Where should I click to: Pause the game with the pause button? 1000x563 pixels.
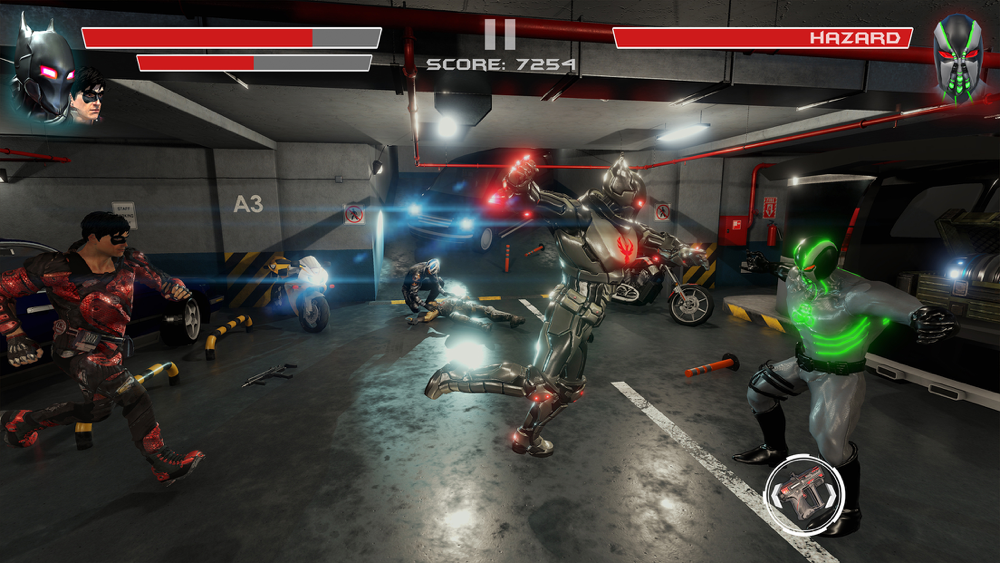click(x=500, y=34)
